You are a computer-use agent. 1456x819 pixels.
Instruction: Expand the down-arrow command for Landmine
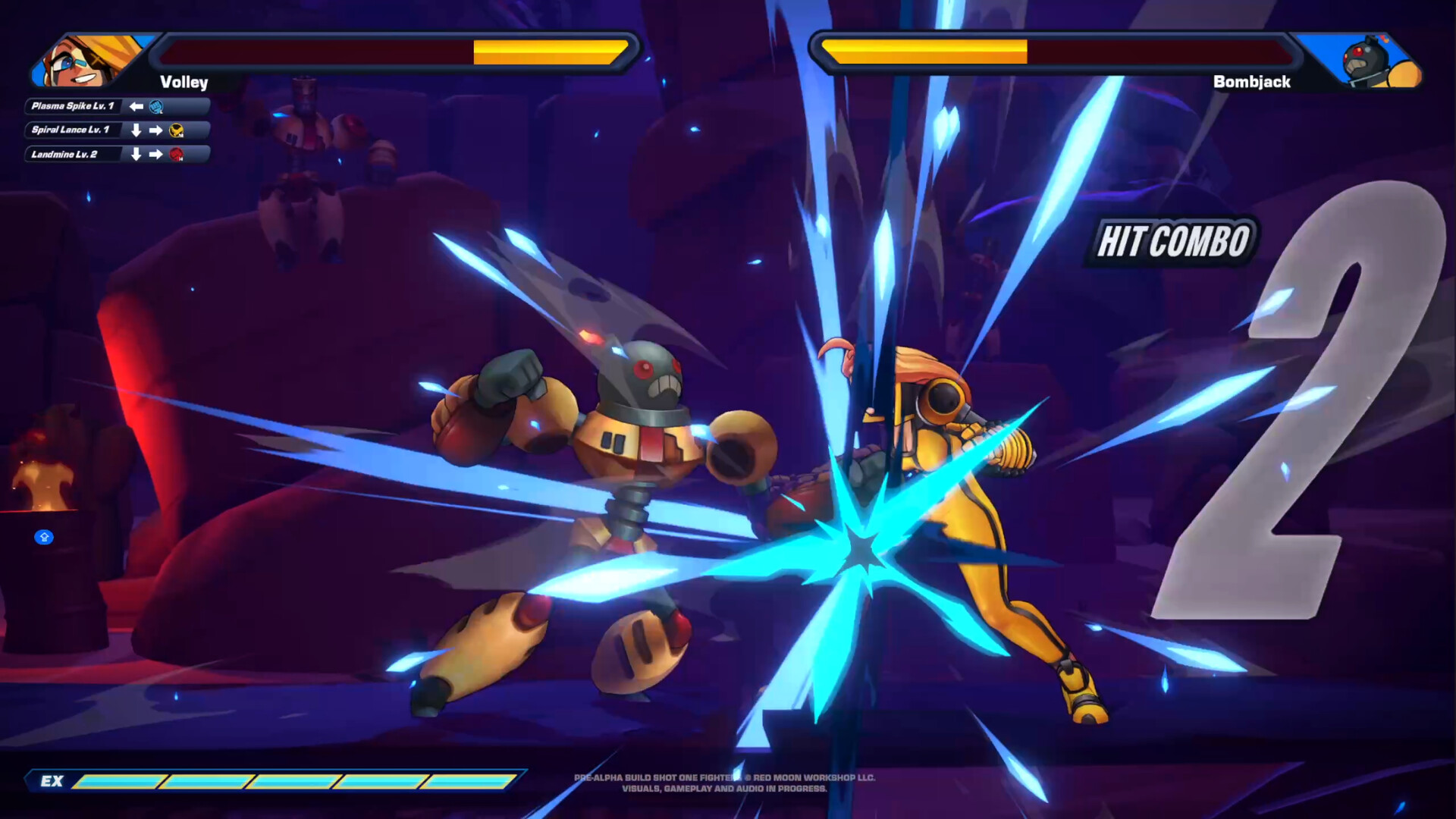pos(136,155)
